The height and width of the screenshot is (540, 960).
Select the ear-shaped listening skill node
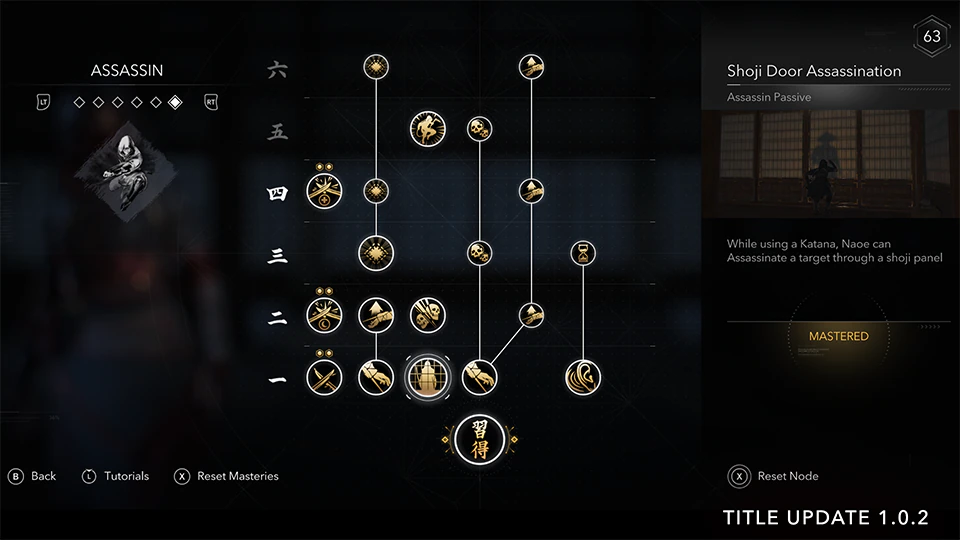point(582,377)
